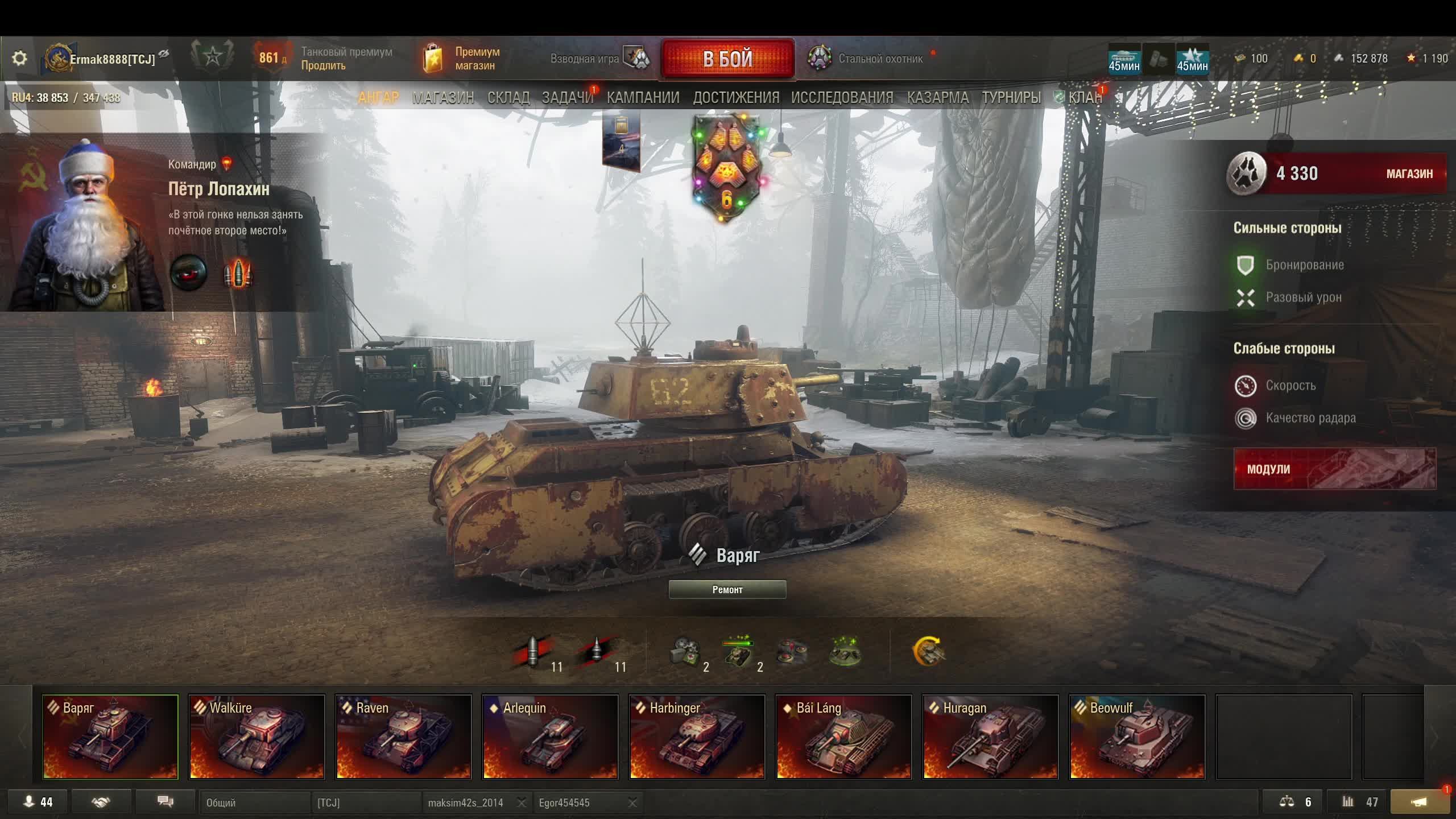
Task: Select the Walküre tank card
Action: click(x=257, y=737)
